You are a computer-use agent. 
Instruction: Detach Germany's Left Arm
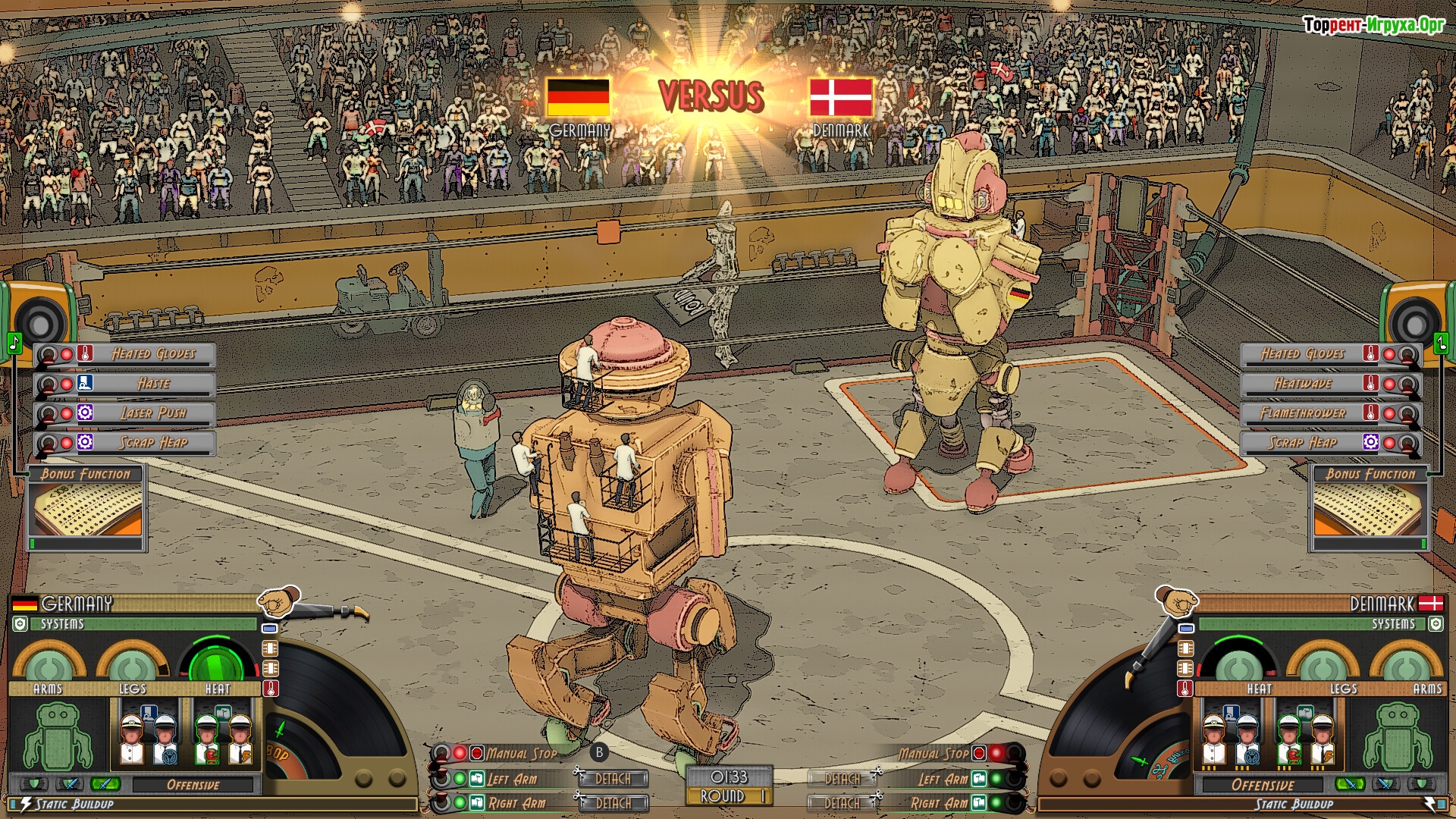613,779
